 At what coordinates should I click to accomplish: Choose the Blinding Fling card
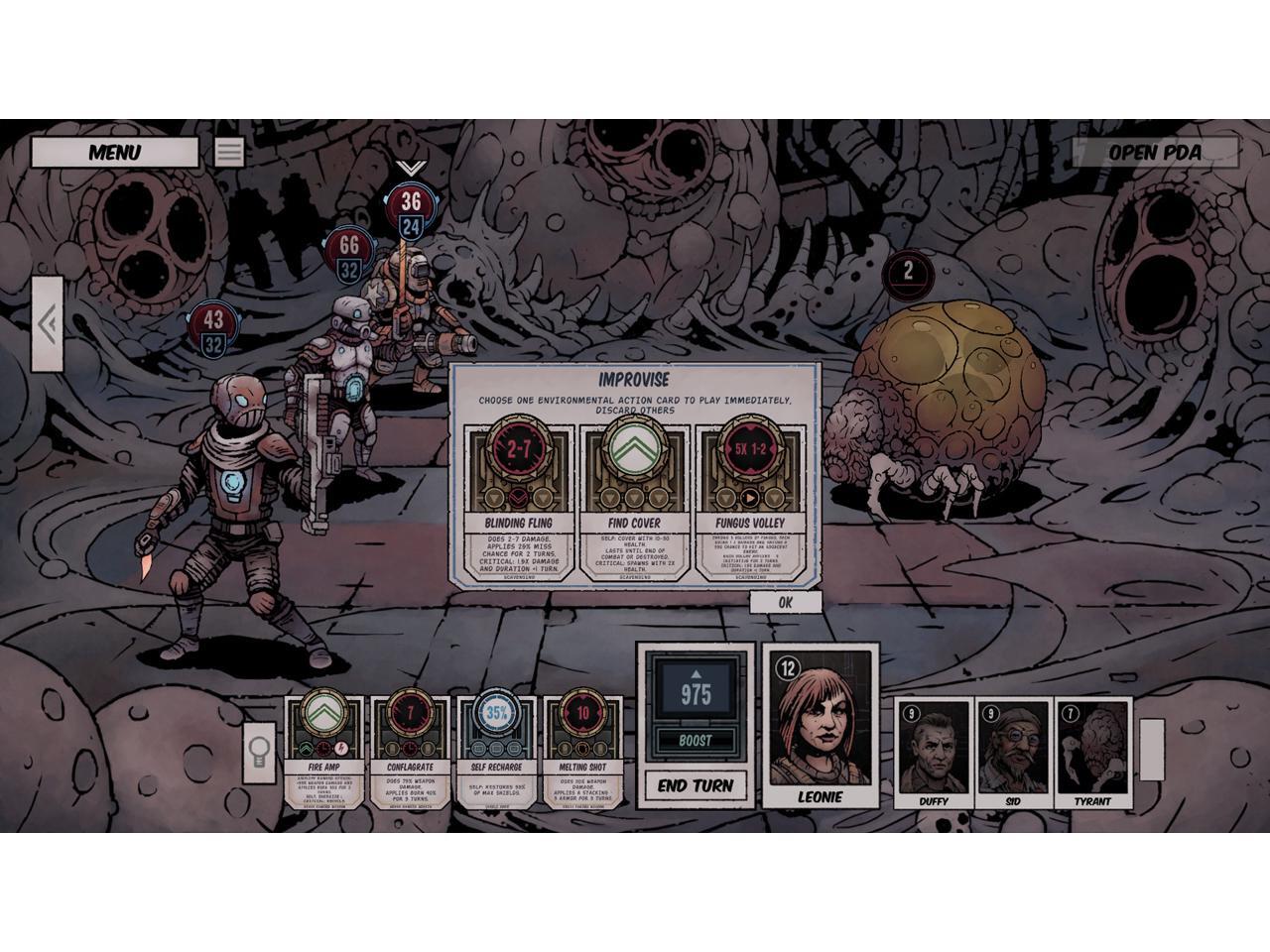tap(519, 501)
